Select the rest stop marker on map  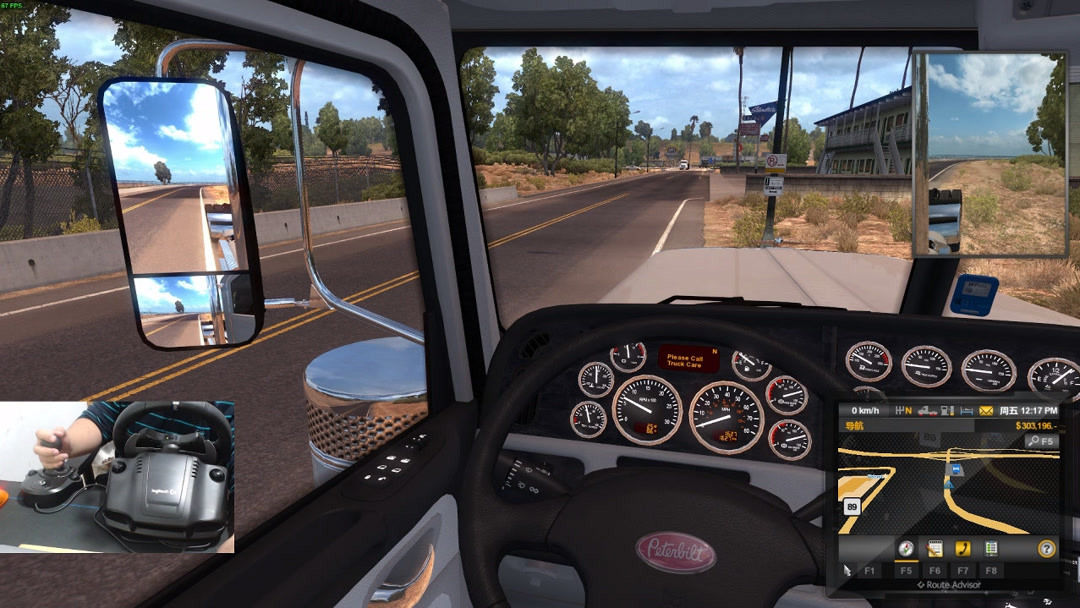pos(955,467)
